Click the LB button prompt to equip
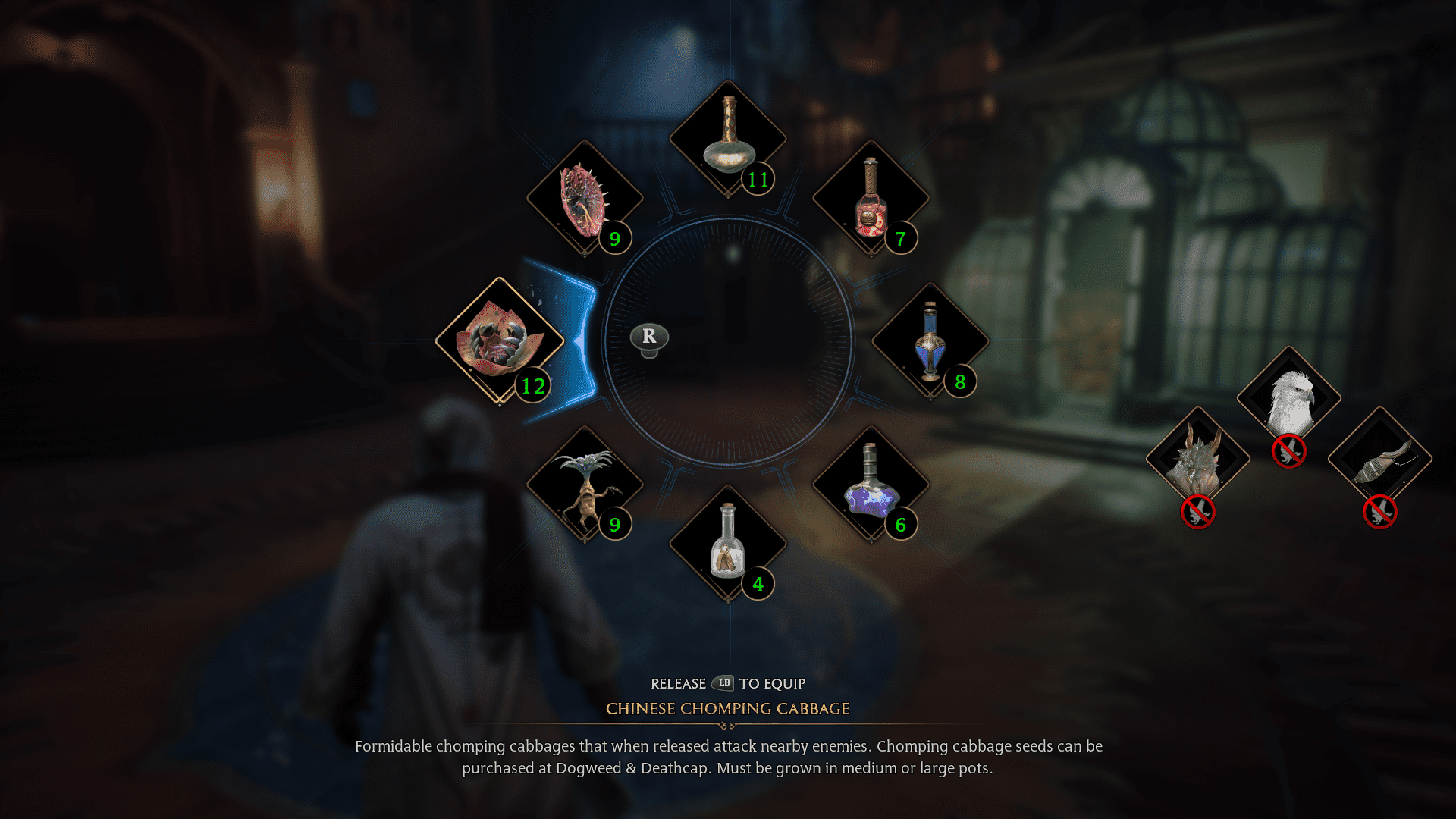Screen dimensions: 1456x819 (723, 683)
